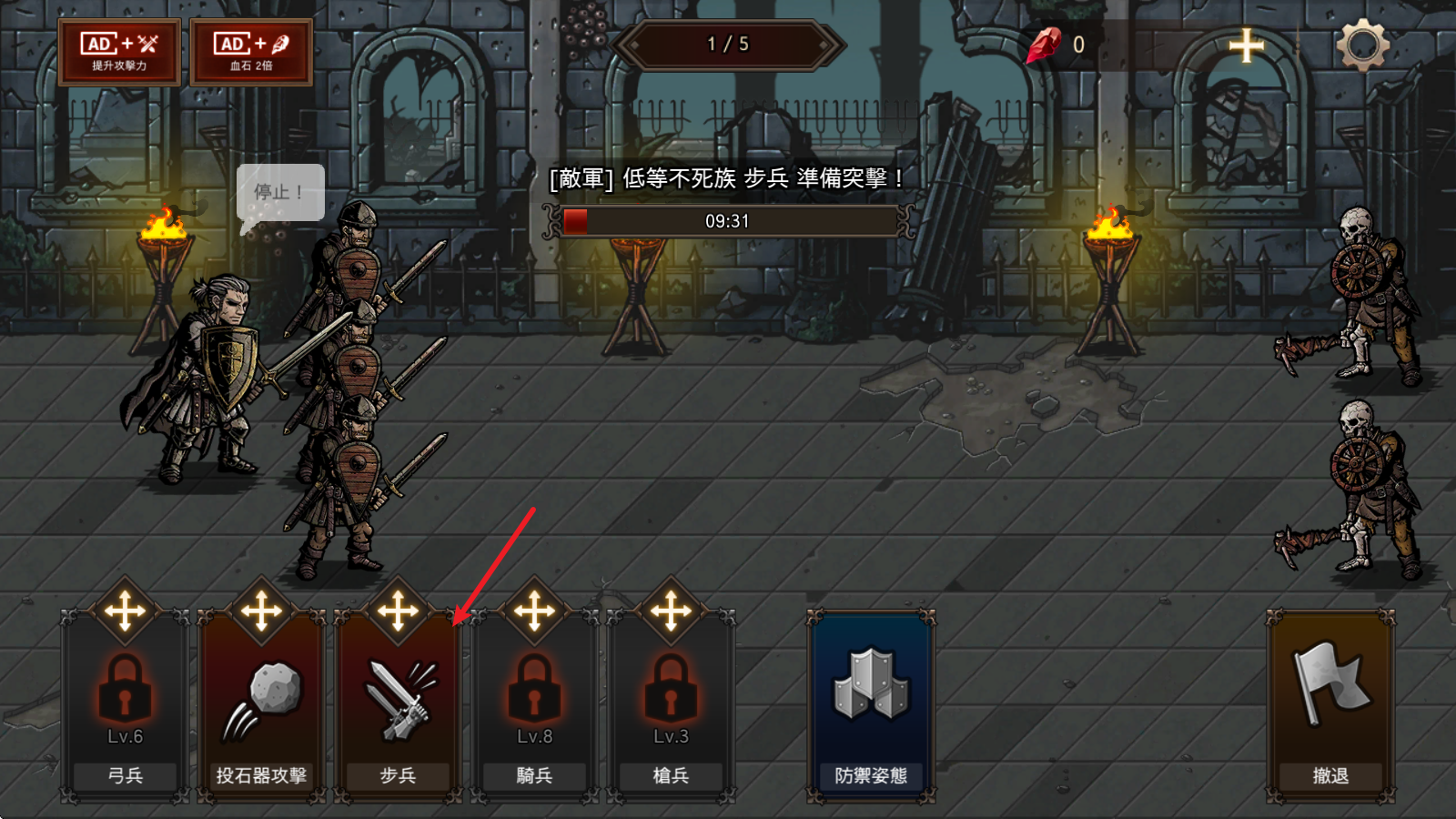
Task: Toggle the movement arrows above 步兵 card
Action: click(397, 610)
